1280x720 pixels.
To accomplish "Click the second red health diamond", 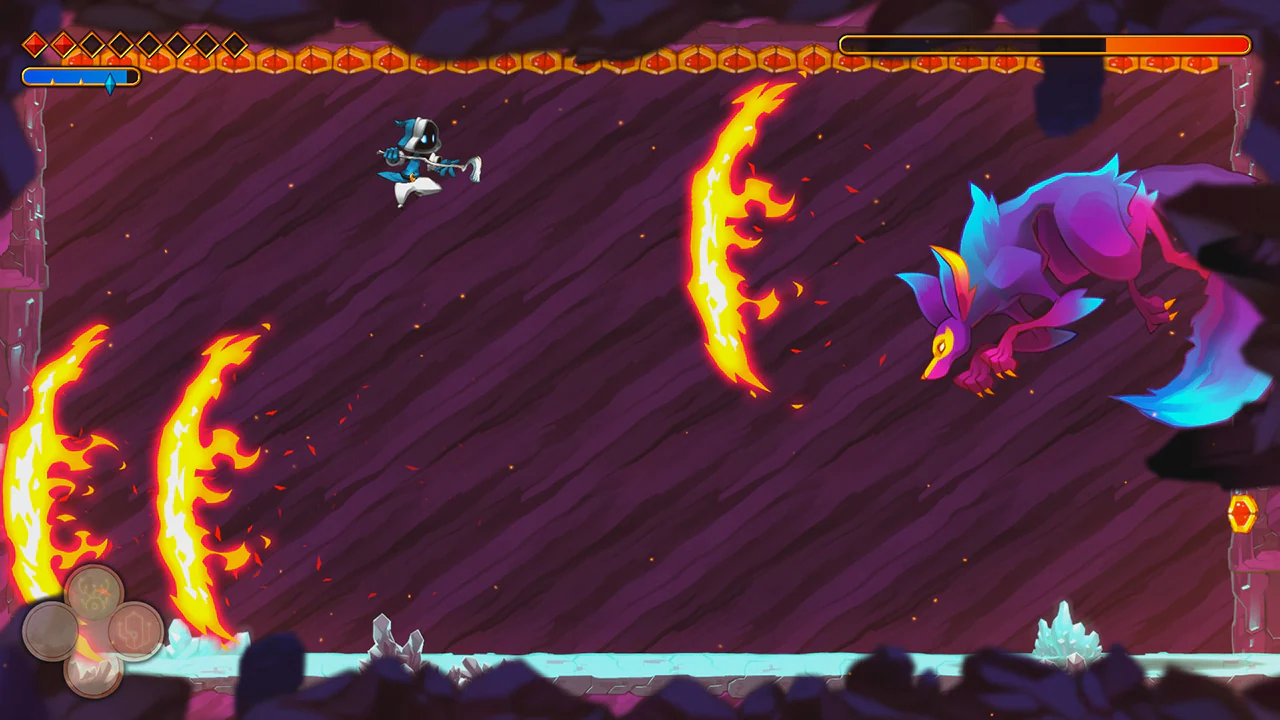I will pos(62,44).
